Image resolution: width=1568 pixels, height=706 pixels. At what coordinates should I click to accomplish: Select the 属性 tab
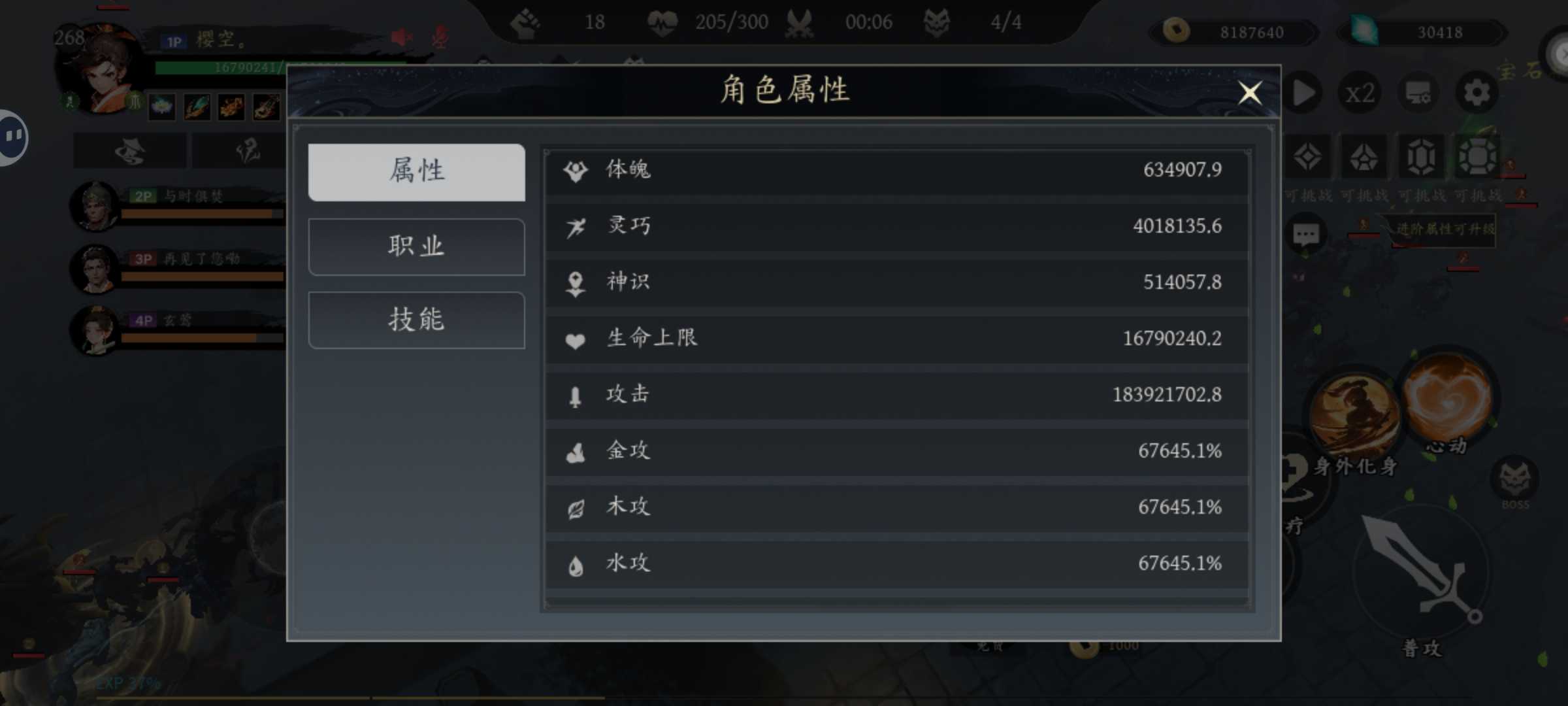(416, 172)
